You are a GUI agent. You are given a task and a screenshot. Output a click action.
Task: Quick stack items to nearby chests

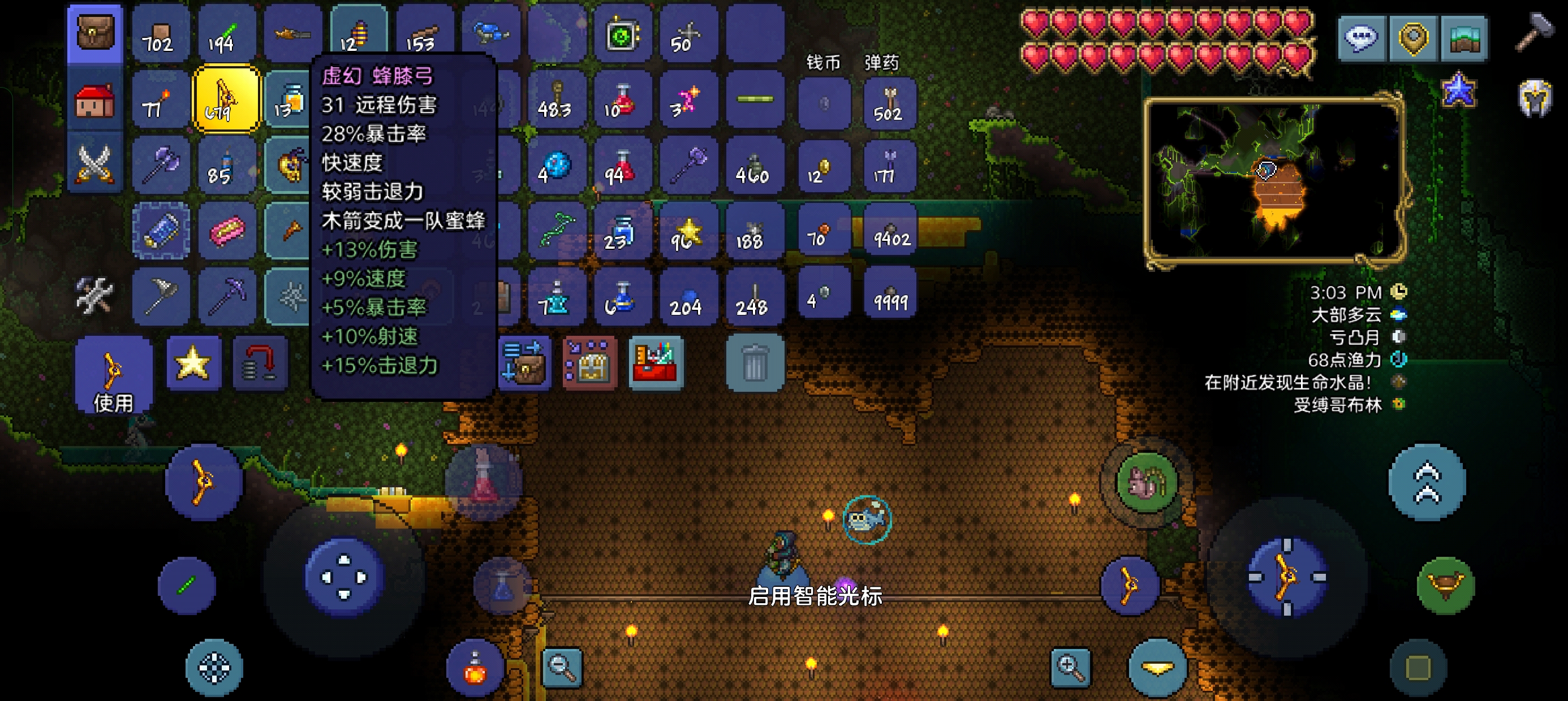coord(589,364)
